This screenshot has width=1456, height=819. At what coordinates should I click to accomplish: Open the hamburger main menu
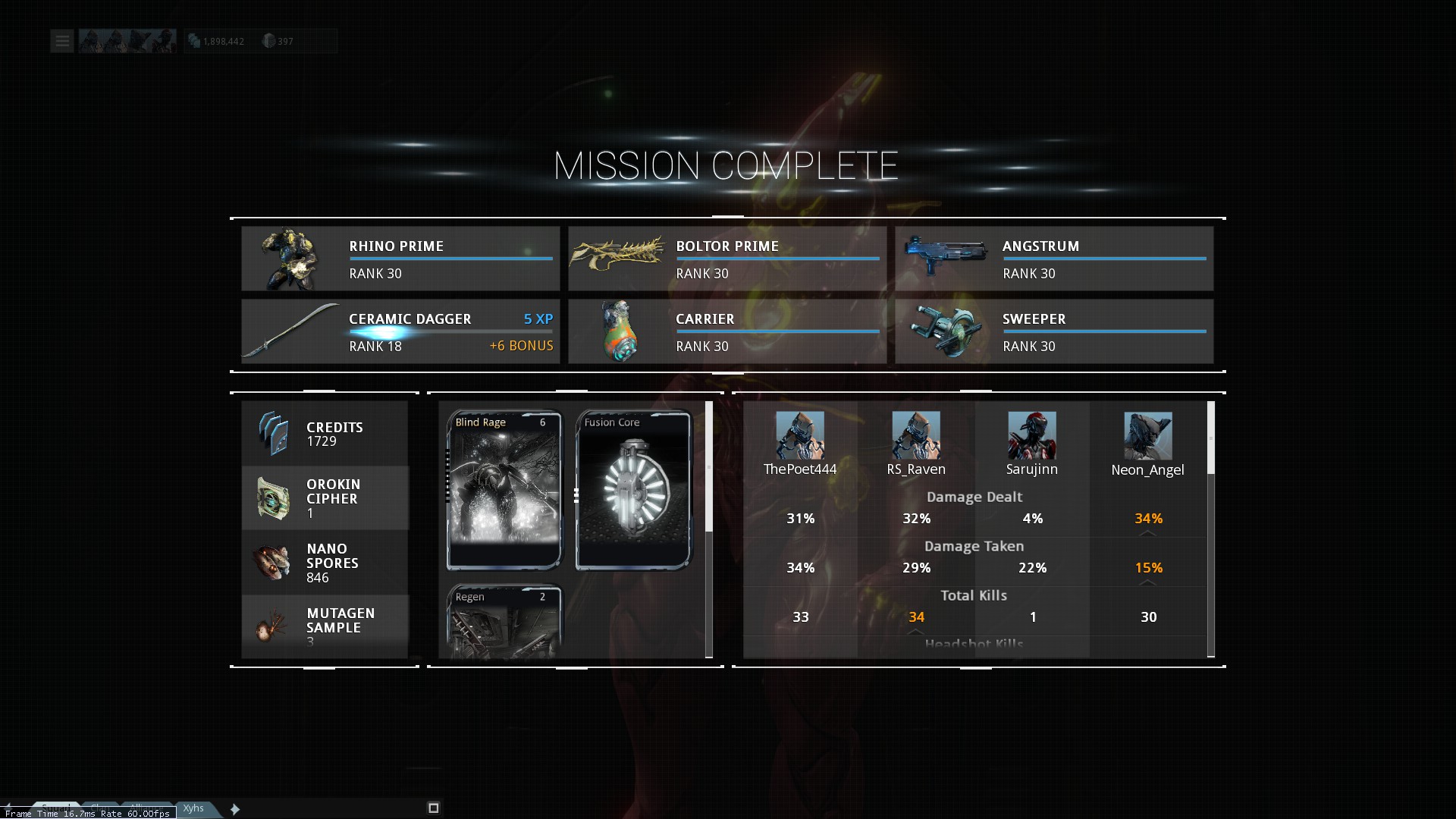coord(62,41)
